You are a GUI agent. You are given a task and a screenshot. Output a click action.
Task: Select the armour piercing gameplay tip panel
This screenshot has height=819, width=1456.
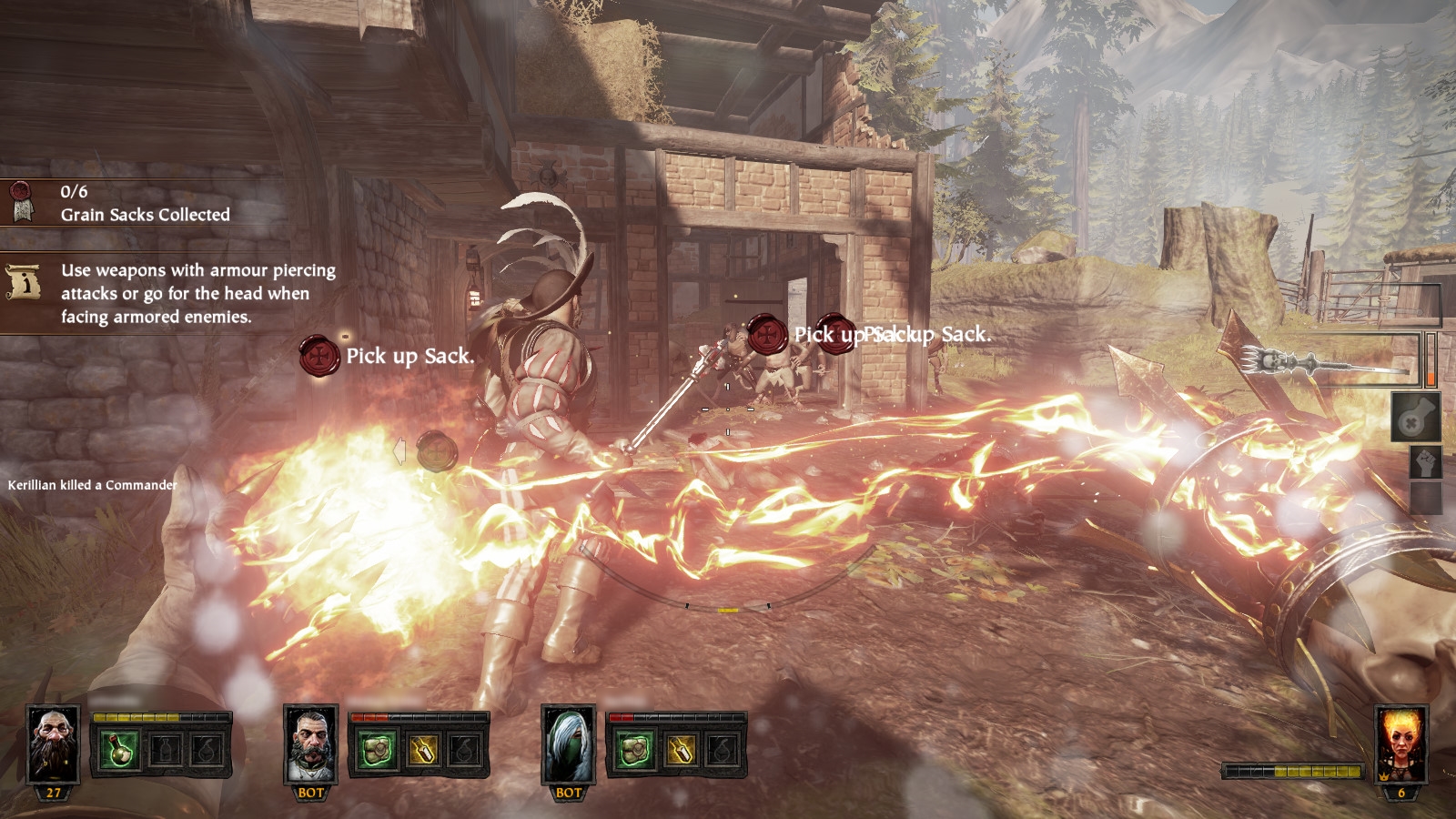[x=173, y=293]
